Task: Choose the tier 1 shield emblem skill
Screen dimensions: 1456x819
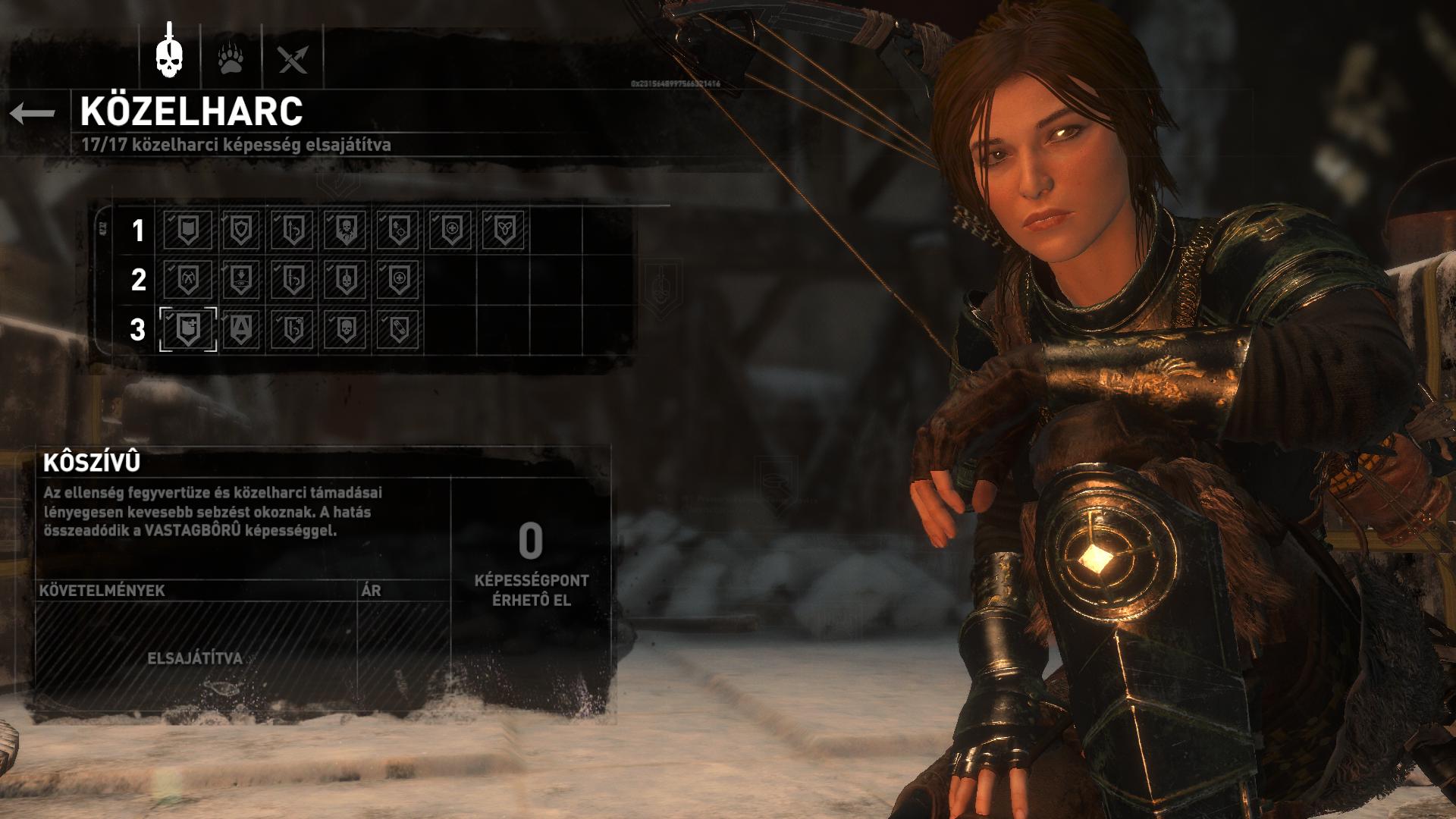Action: [240, 230]
